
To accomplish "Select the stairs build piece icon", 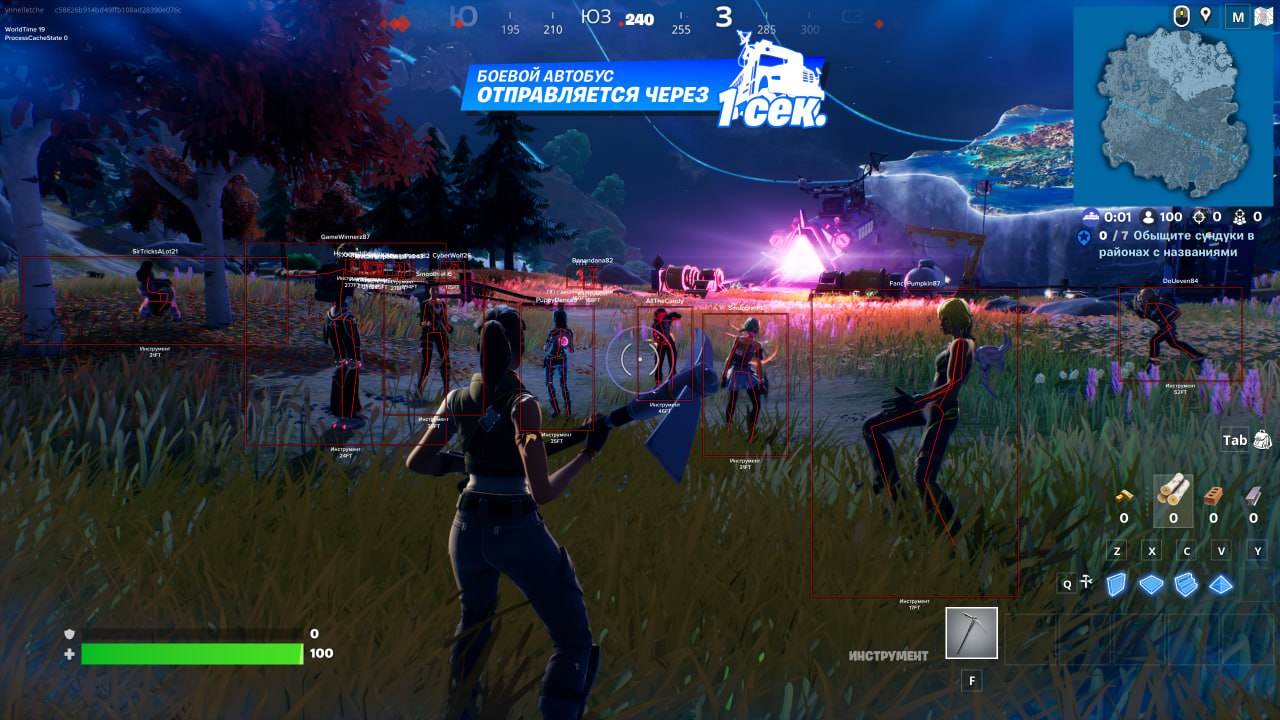I will click(1186, 584).
